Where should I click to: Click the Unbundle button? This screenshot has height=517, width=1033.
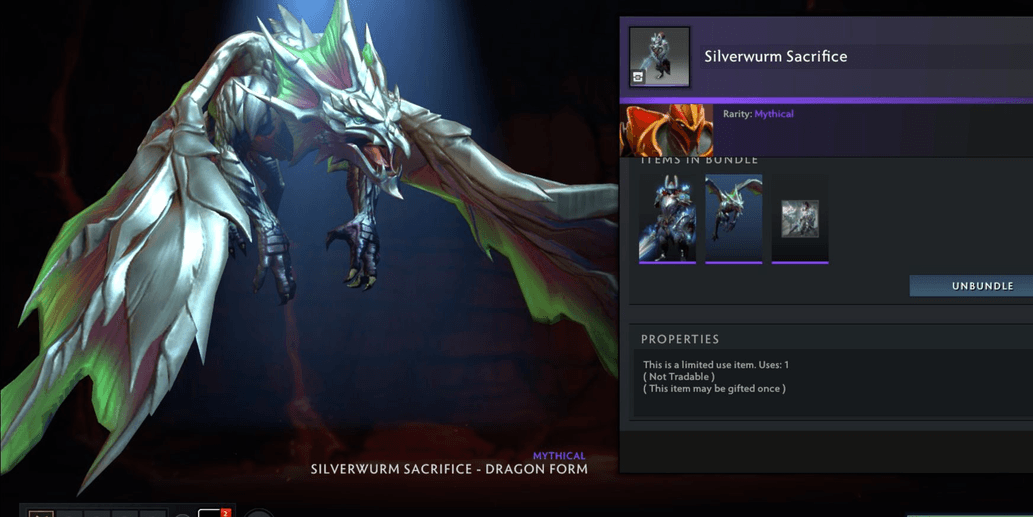tap(971, 286)
